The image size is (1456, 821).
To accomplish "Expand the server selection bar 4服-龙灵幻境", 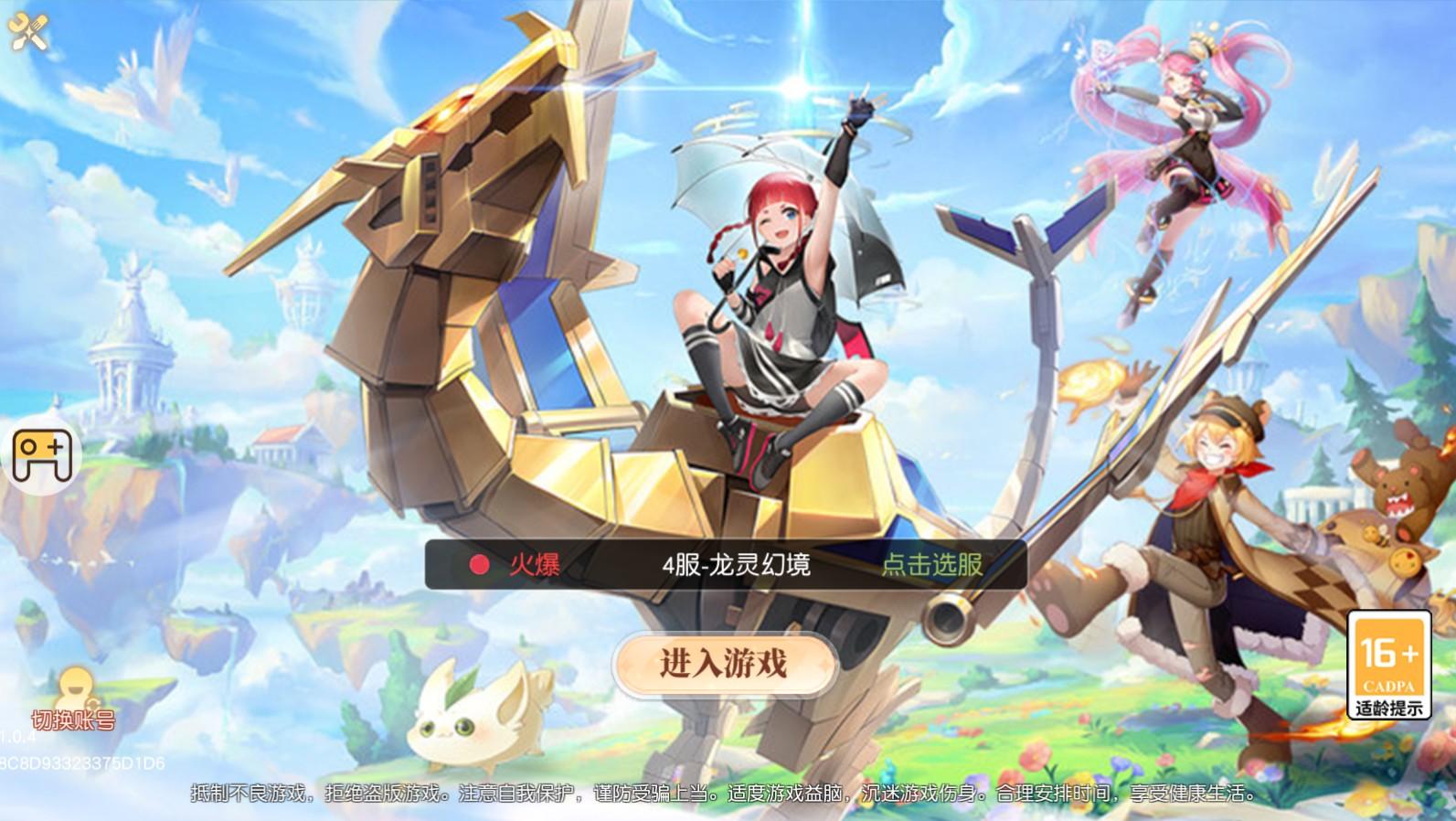I will click(739, 565).
